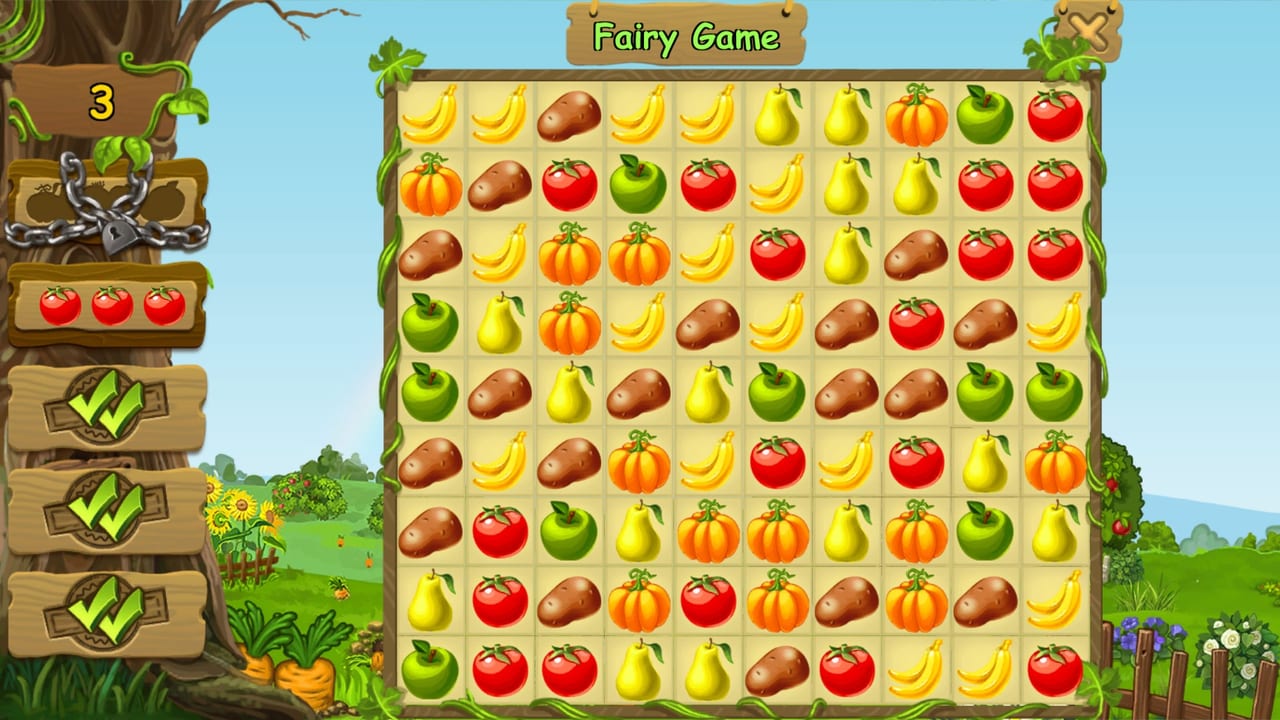Pick the only pumpkin in the top row
The width and height of the screenshot is (1280, 720).
[x=916, y=116]
